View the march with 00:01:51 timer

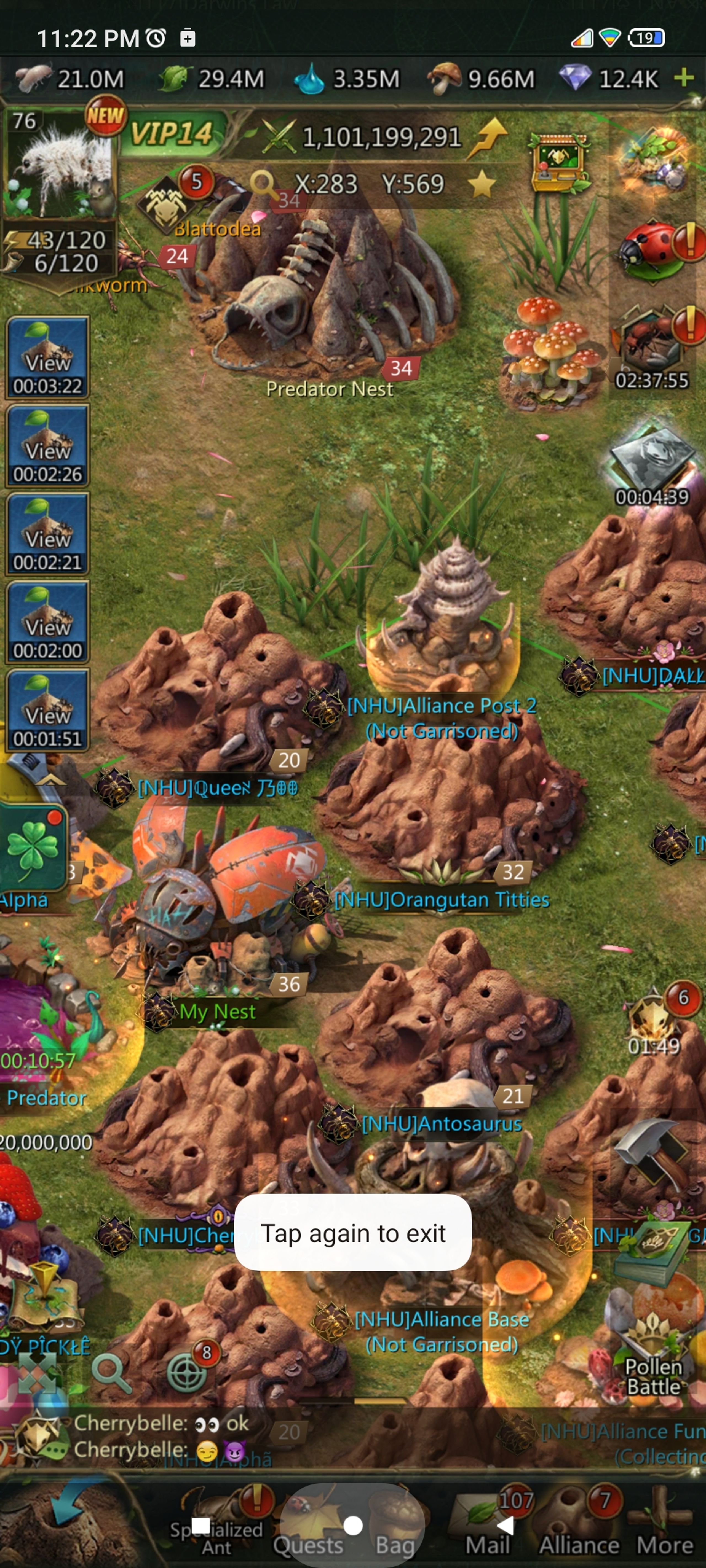tap(47, 711)
